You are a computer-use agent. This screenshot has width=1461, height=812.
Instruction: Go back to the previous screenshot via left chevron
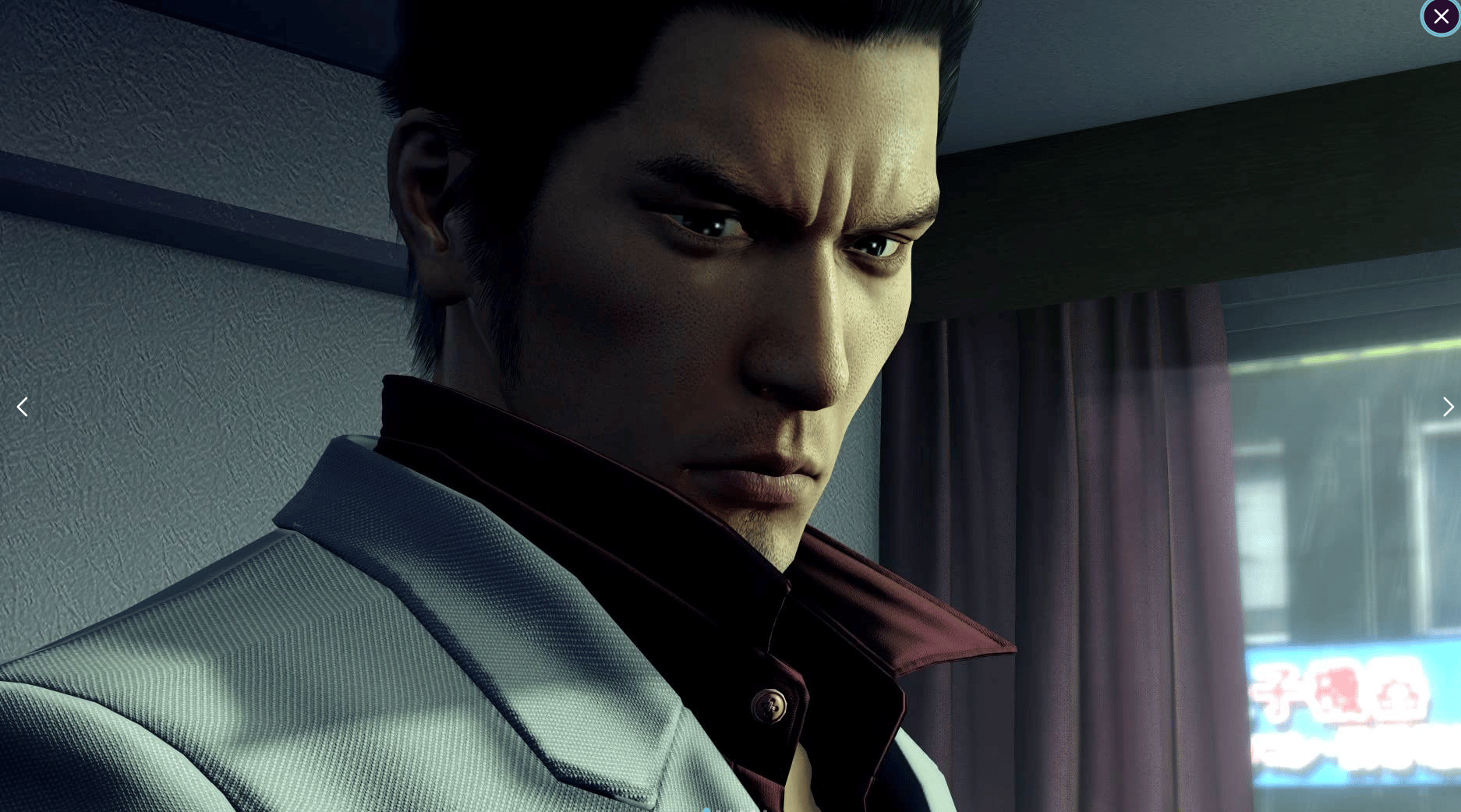tap(22, 407)
